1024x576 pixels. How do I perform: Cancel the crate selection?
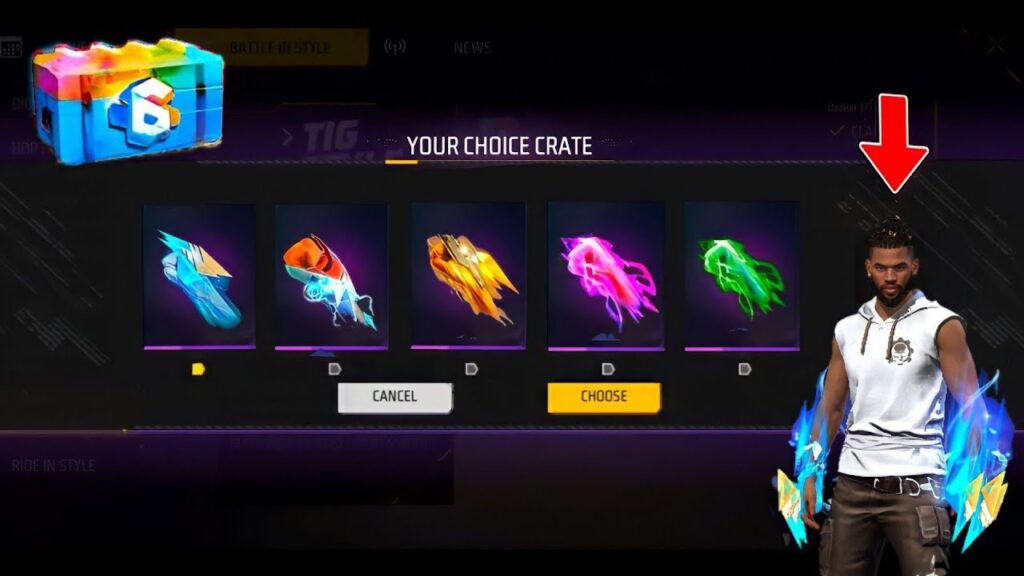pyautogui.click(x=394, y=397)
